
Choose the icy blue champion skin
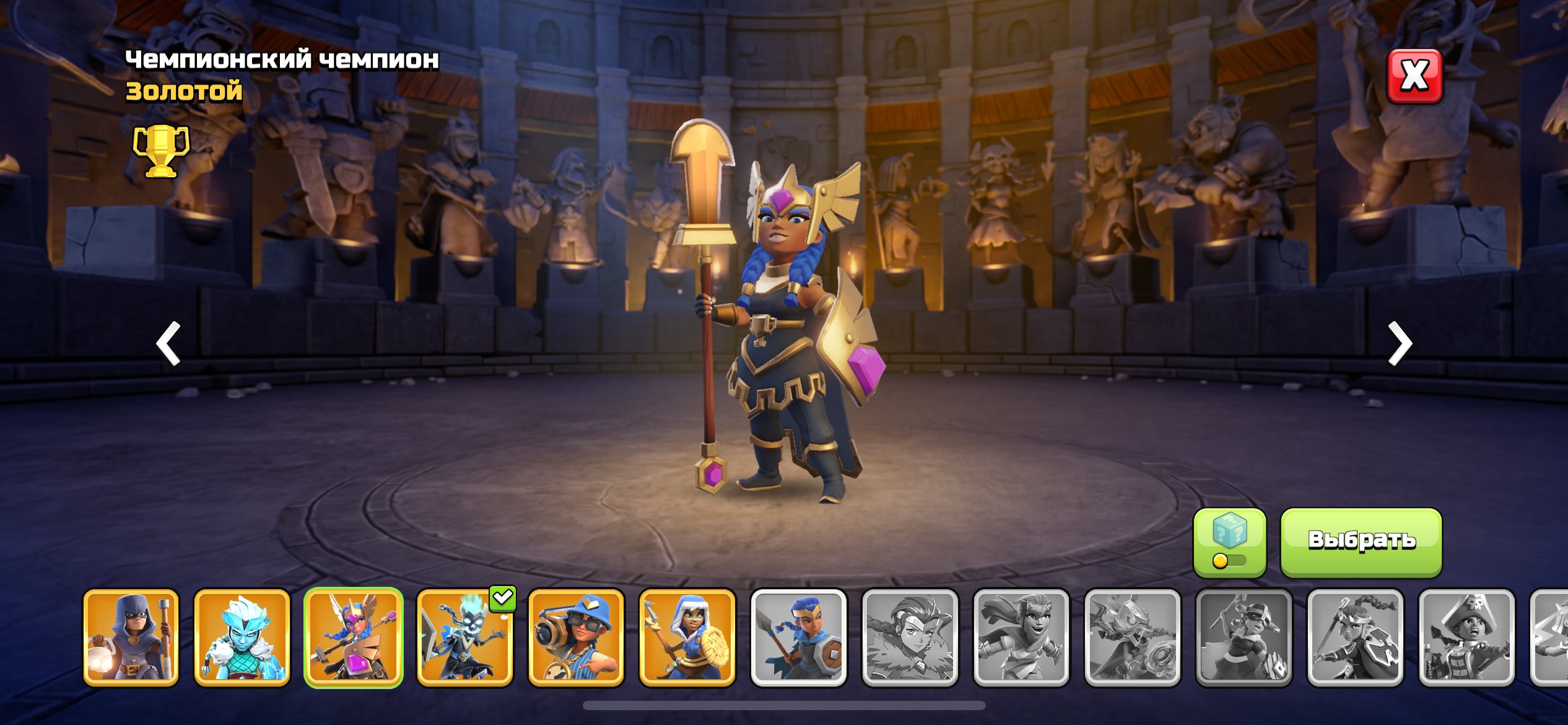tap(242, 638)
